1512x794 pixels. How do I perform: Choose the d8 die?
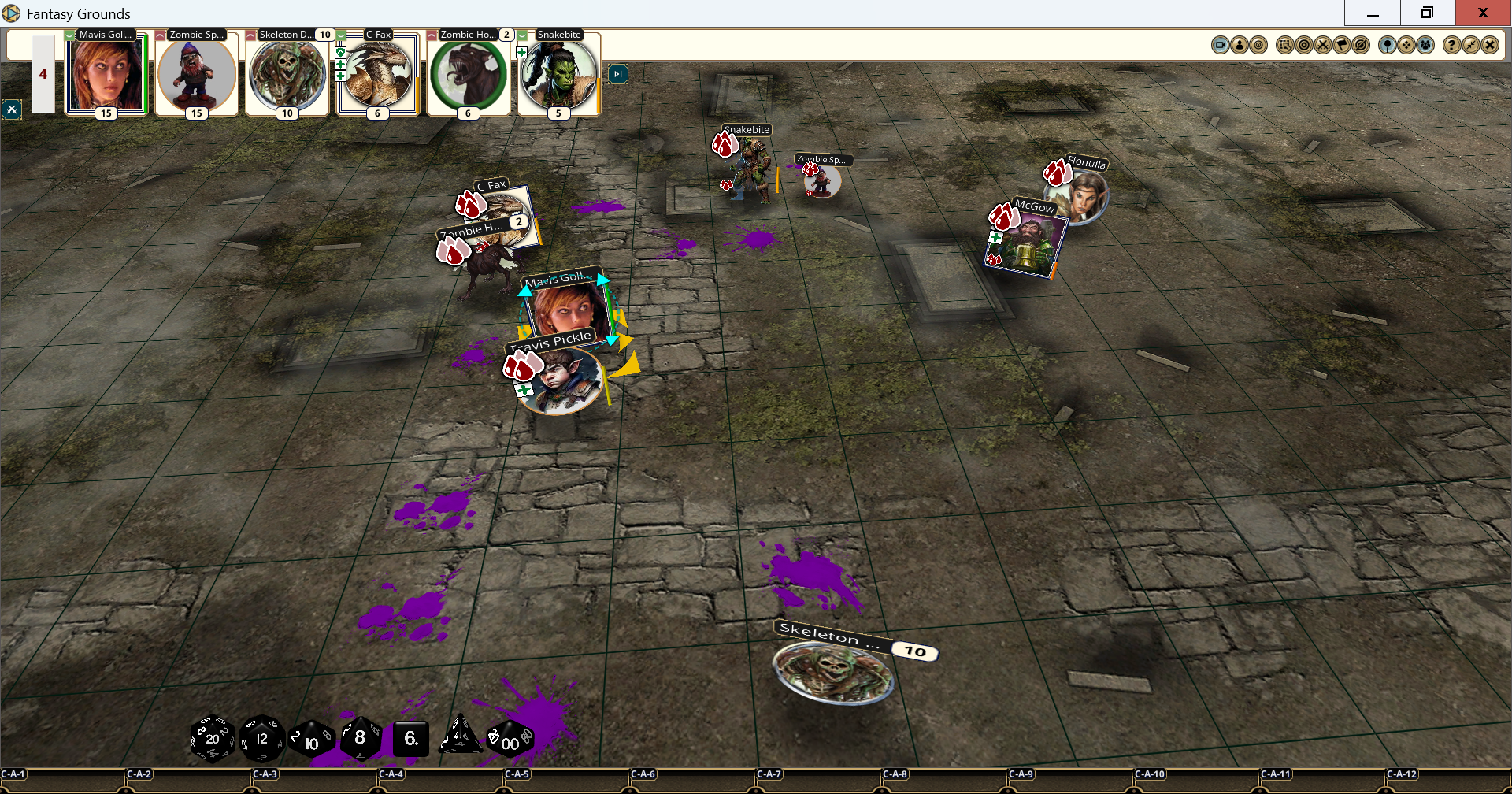point(361,738)
